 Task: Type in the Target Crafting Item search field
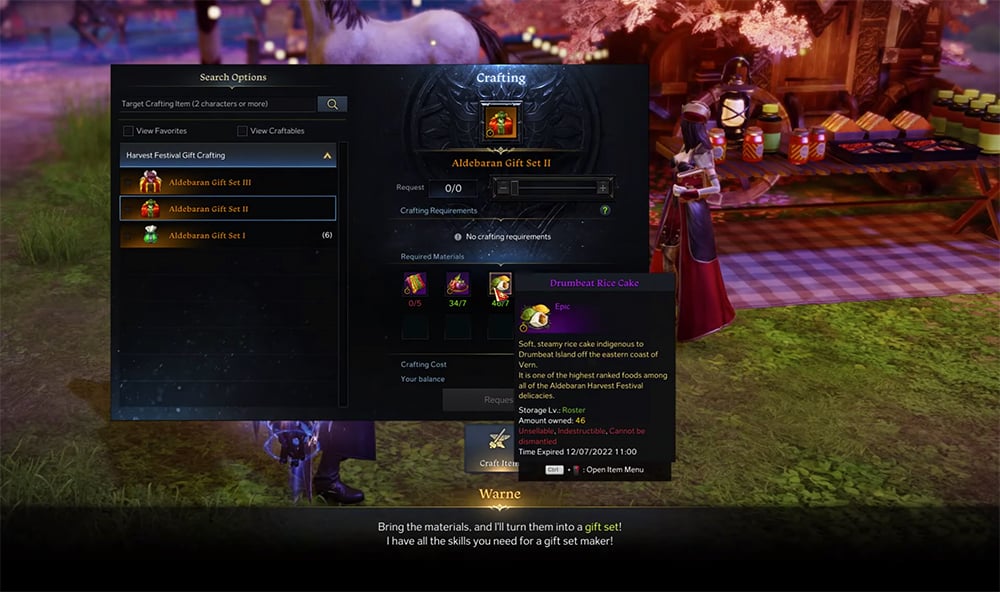click(217, 104)
